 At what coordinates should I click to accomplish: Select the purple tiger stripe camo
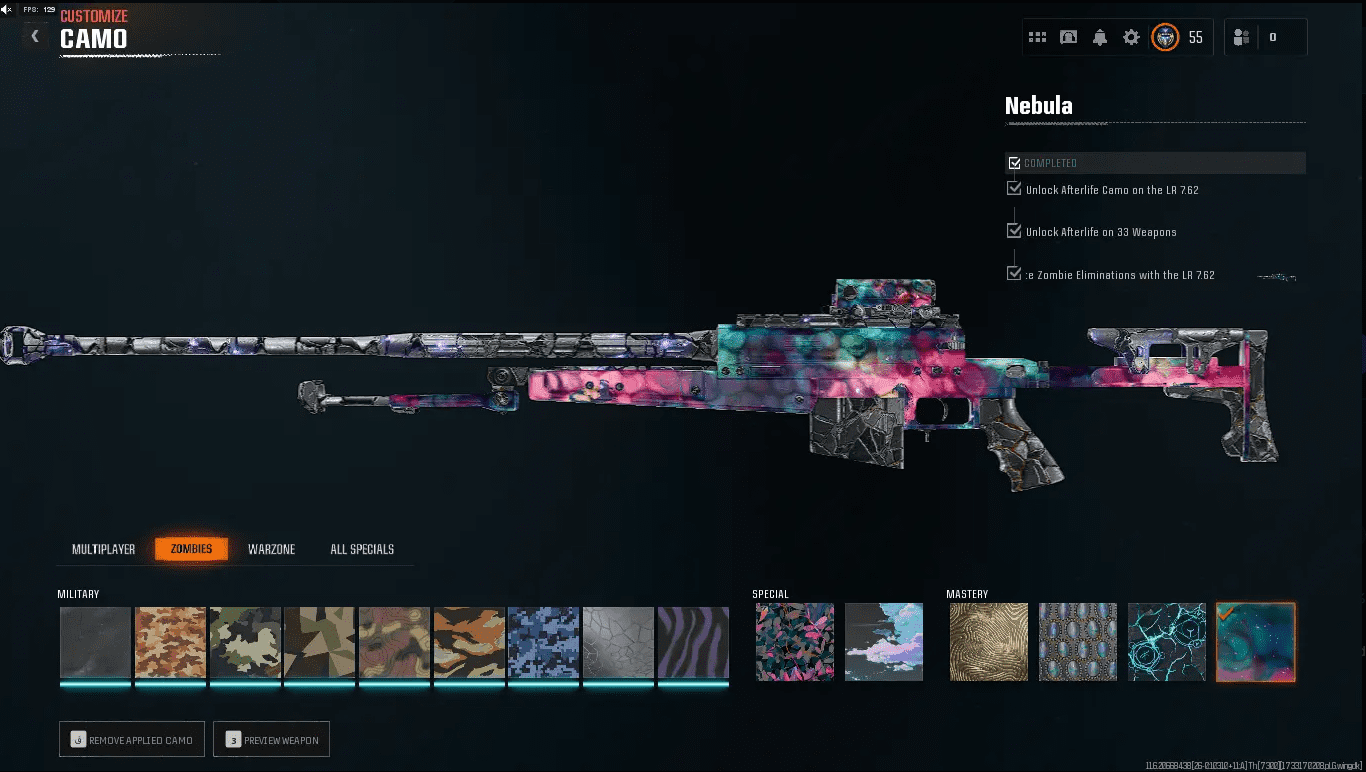tap(693, 642)
